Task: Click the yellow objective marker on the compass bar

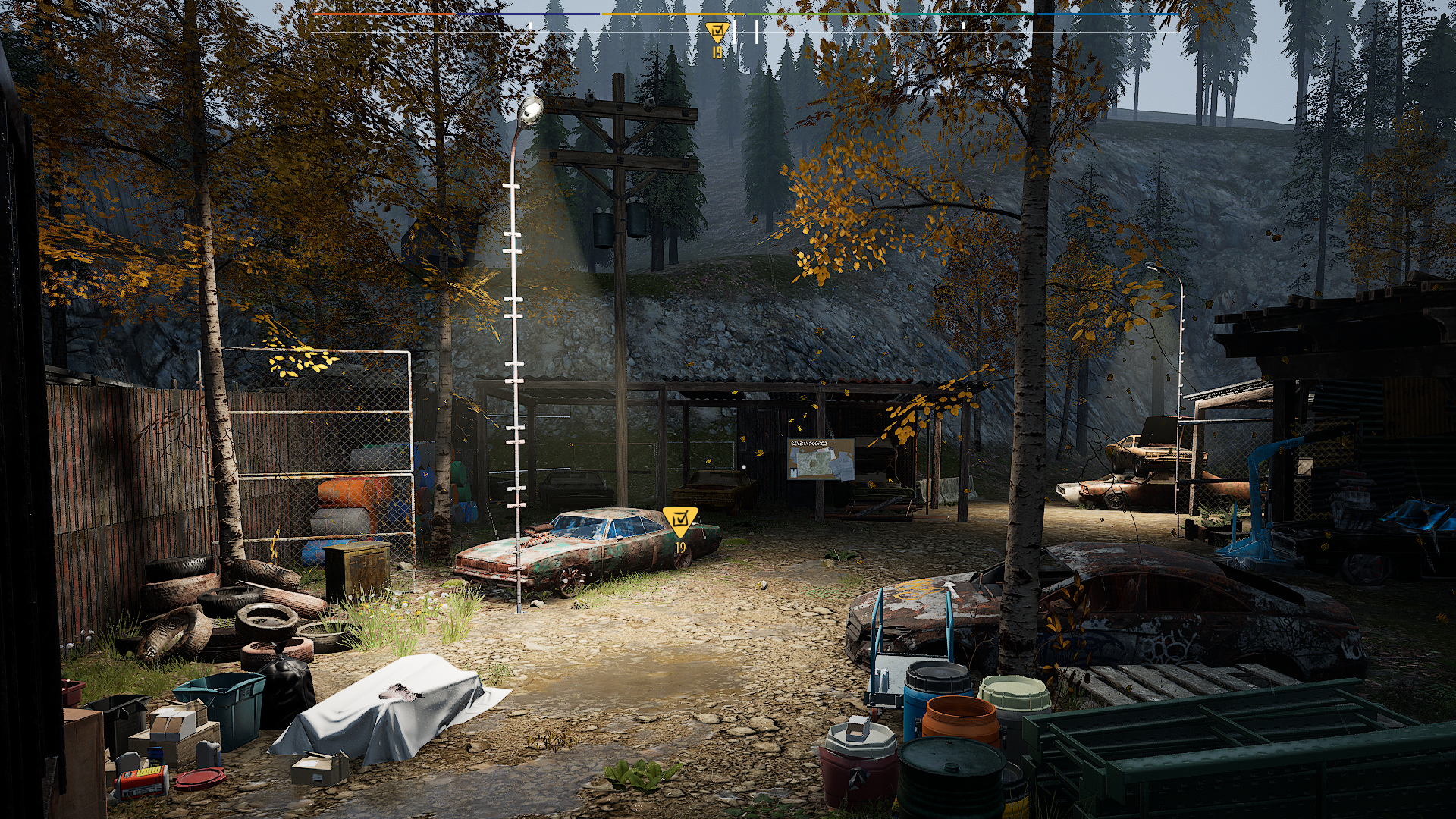Action: tap(717, 32)
